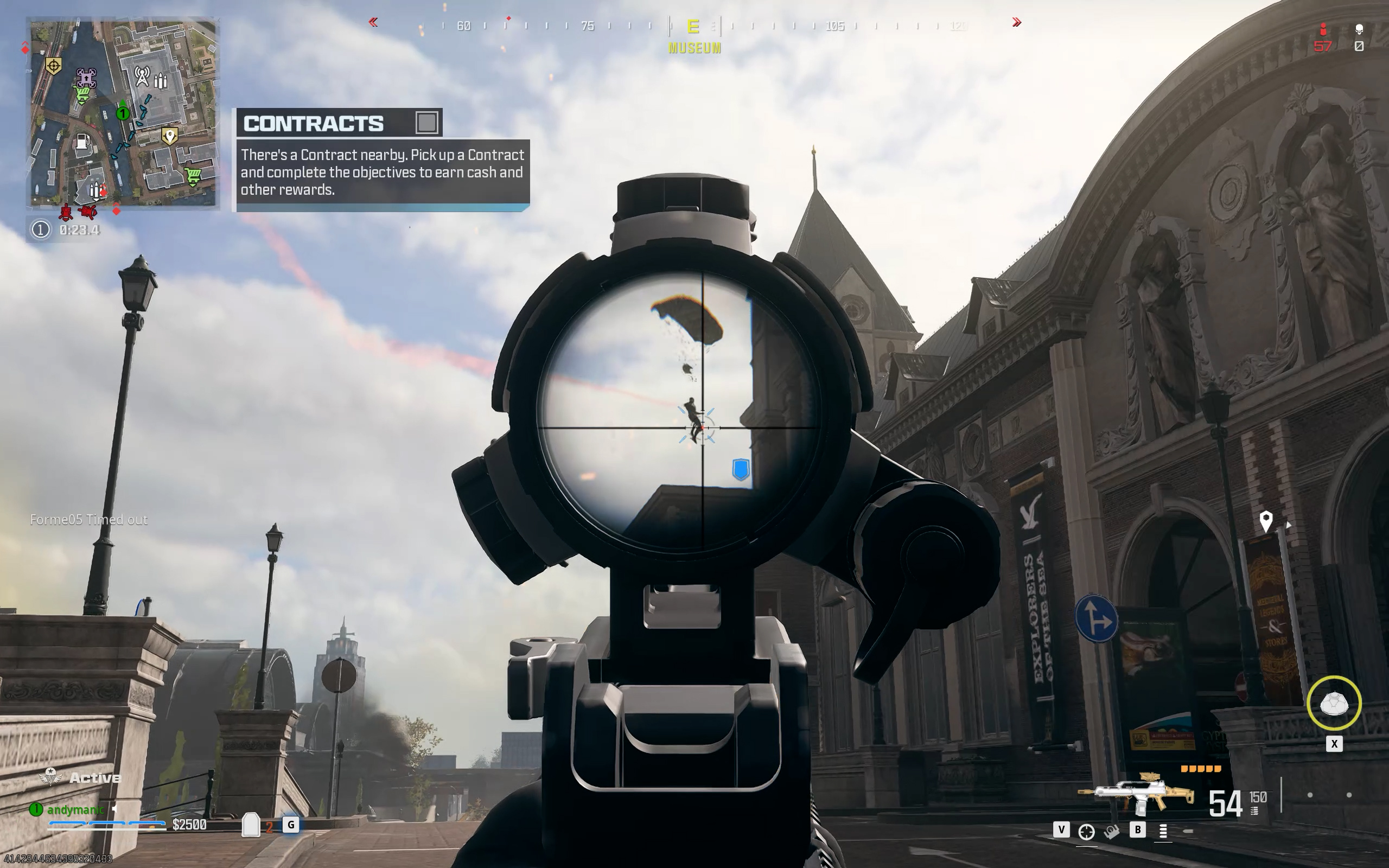Click the fire mode bullets icon
1389x868 pixels.
[1163, 831]
